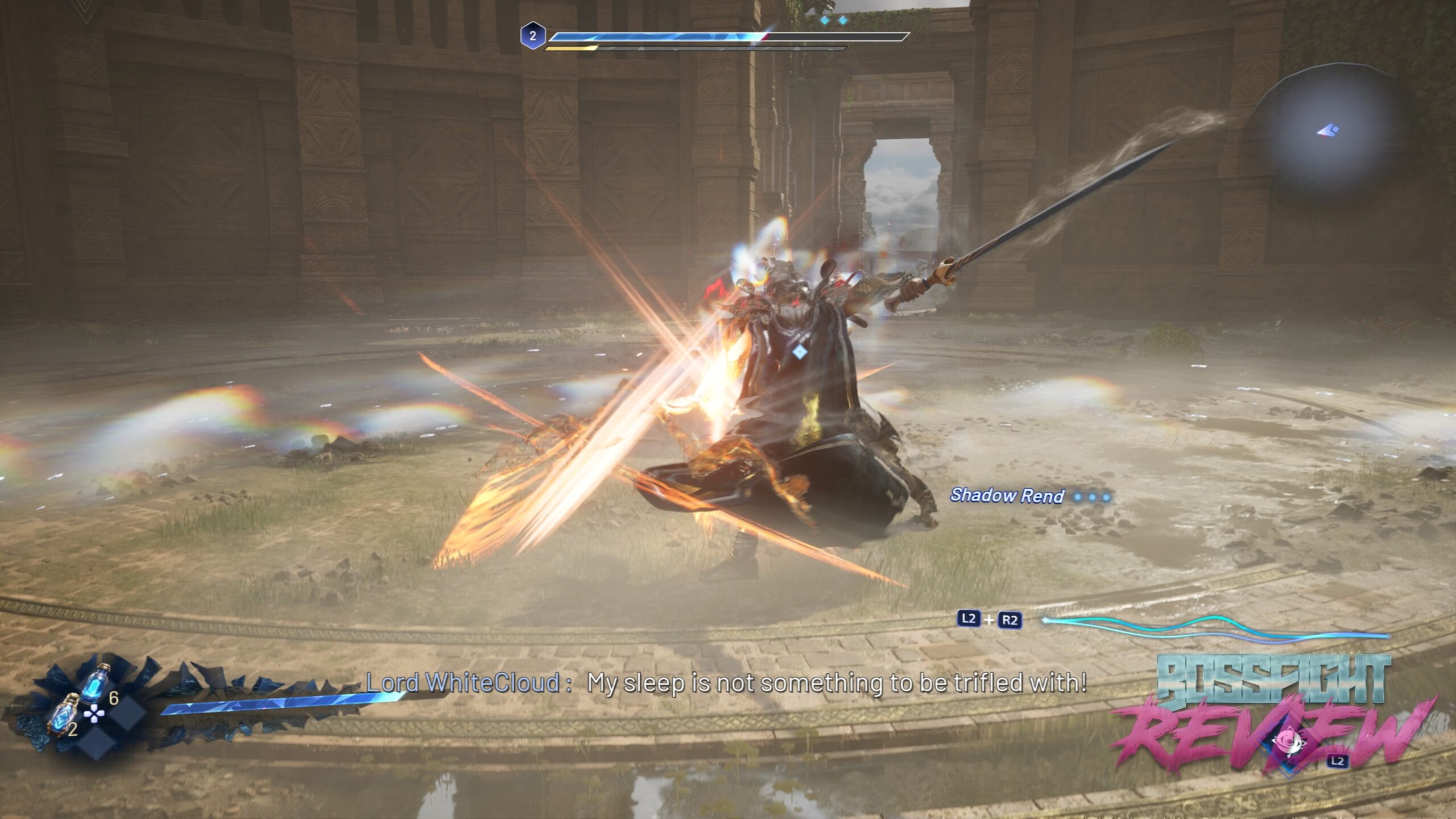The height and width of the screenshot is (819, 1456).
Task: Select the gold-framed blue vial with count 2
Action: [64, 714]
